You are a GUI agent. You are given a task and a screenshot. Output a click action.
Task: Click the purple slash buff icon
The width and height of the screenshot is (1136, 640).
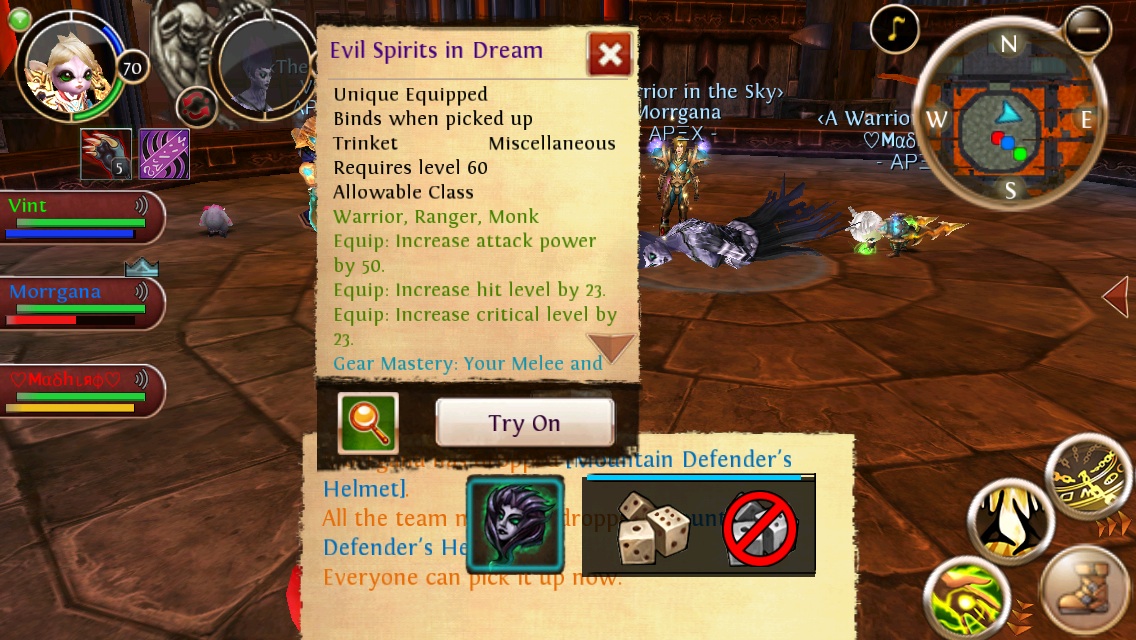[164, 154]
